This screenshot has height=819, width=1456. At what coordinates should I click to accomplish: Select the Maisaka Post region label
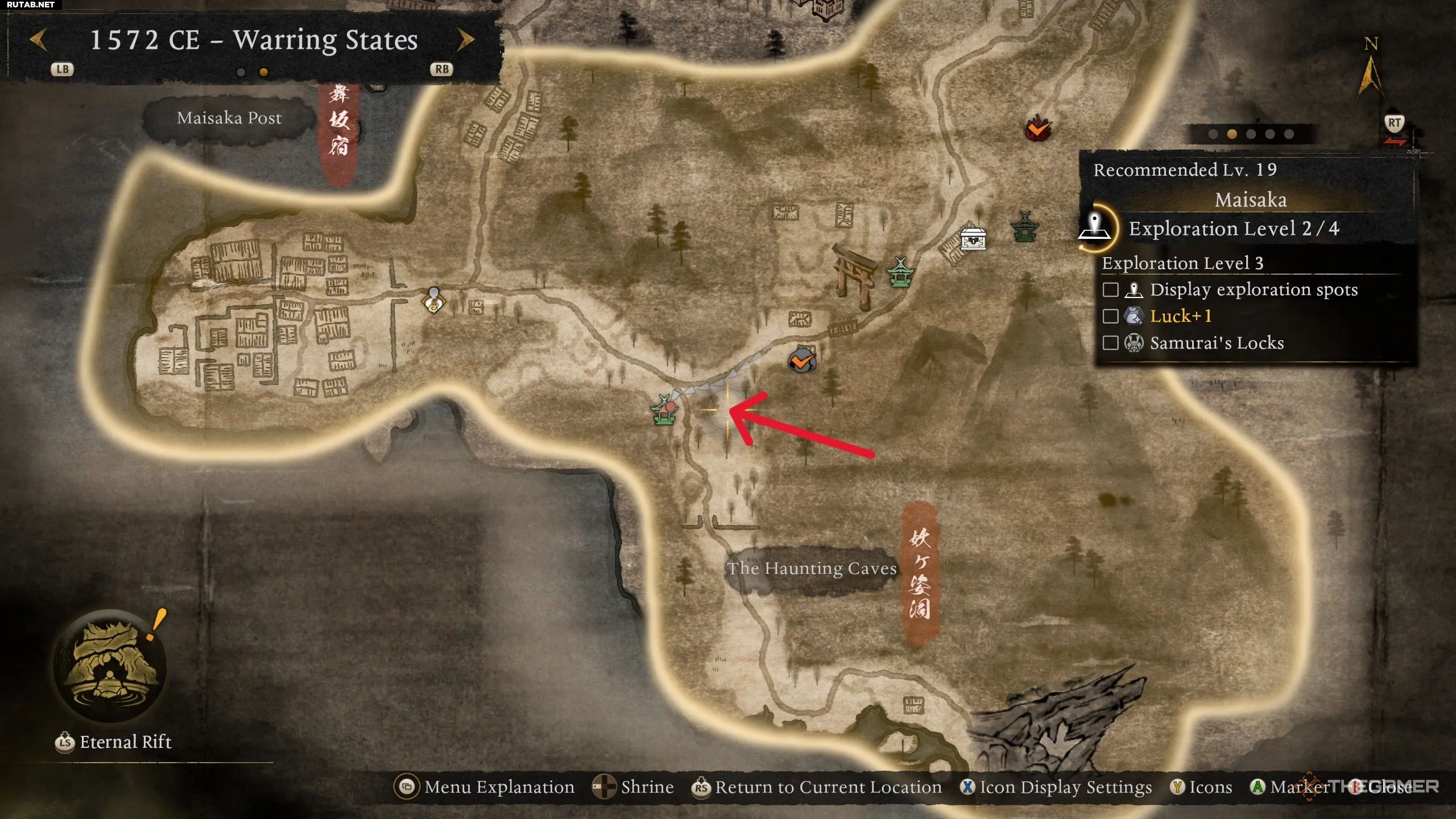pos(229,118)
